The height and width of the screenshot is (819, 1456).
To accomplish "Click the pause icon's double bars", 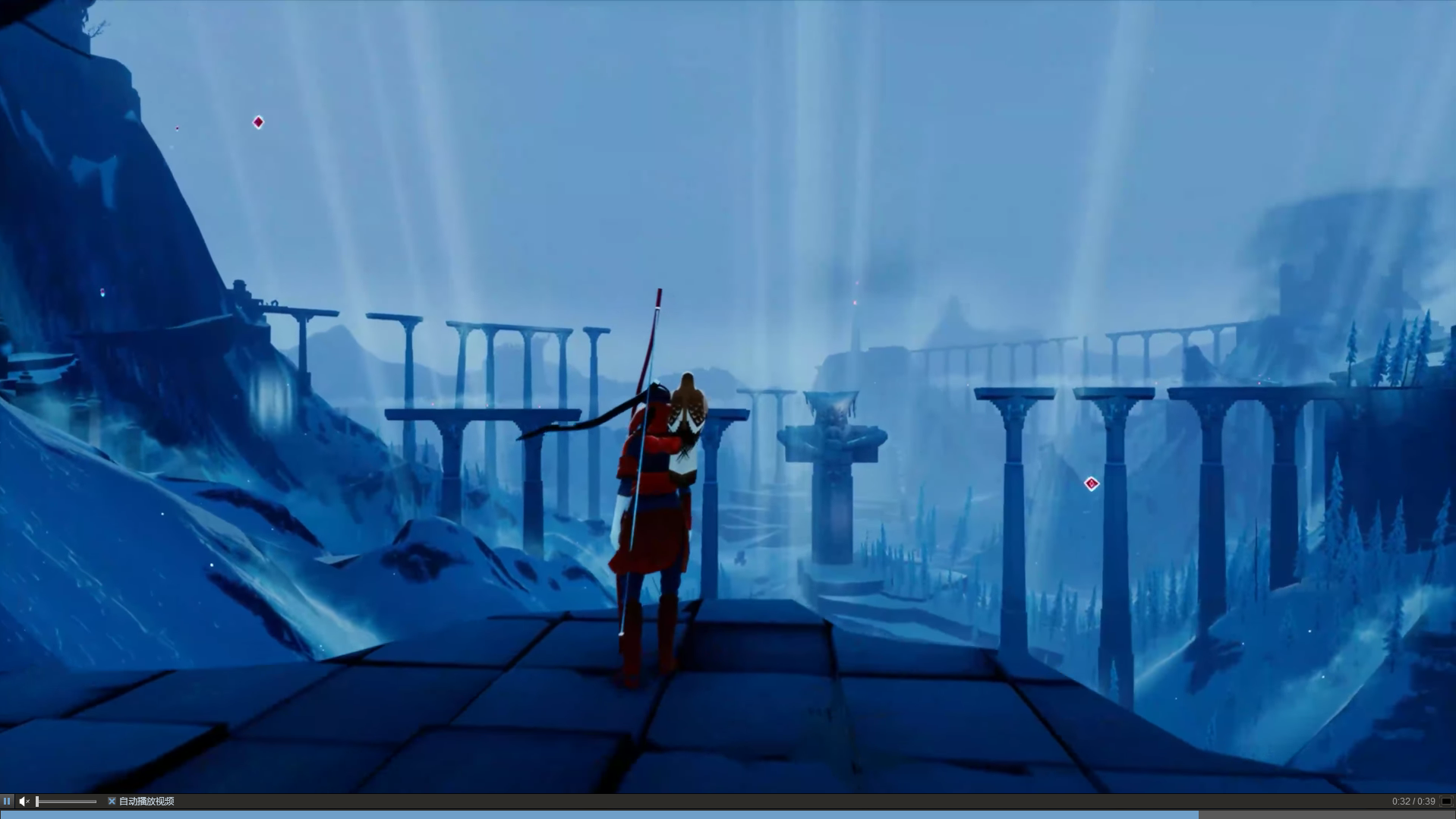I will pyautogui.click(x=7, y=801).
